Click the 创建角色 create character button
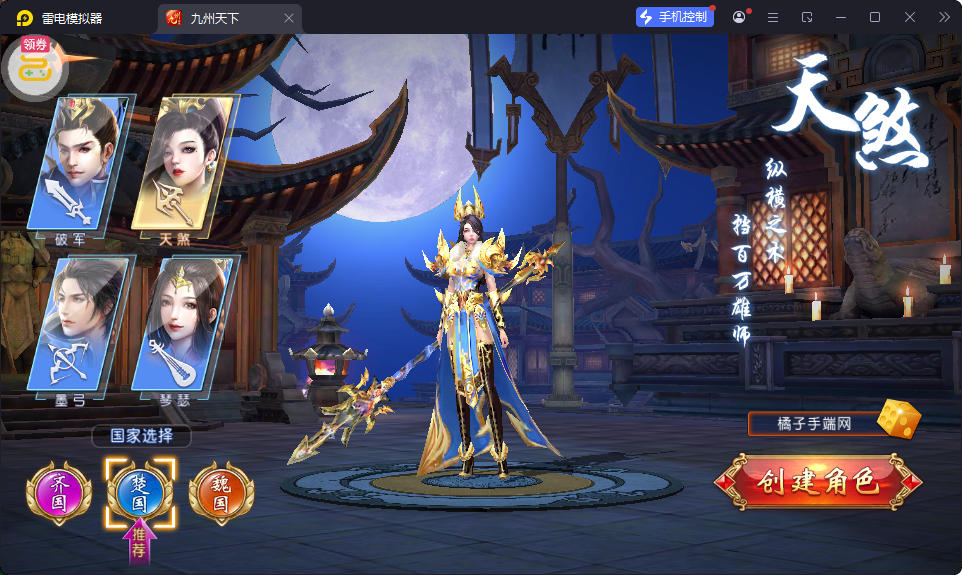 tap(819, 484)
